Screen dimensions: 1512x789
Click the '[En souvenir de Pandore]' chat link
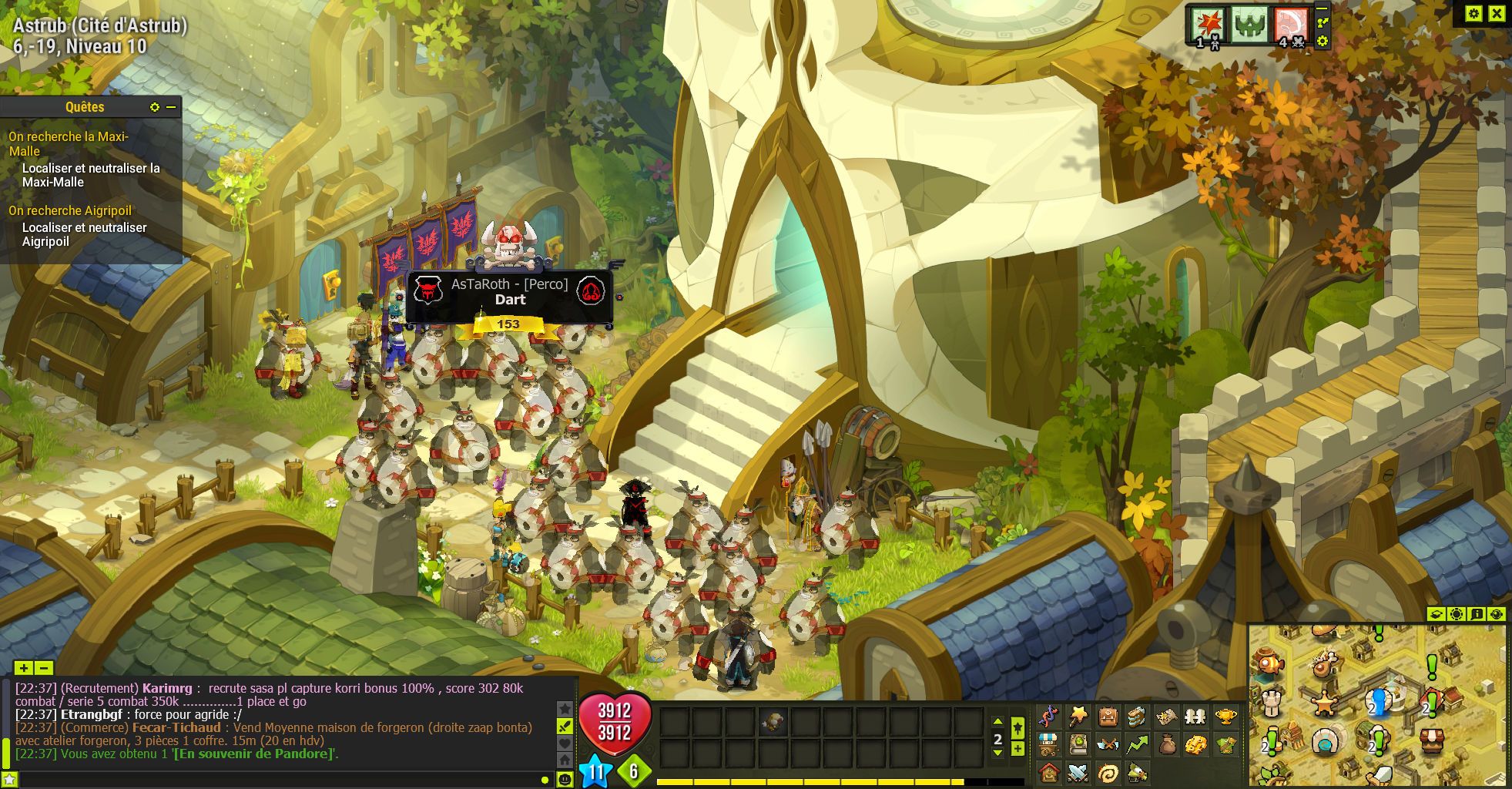pyautogui.click(x=253, y=754)
